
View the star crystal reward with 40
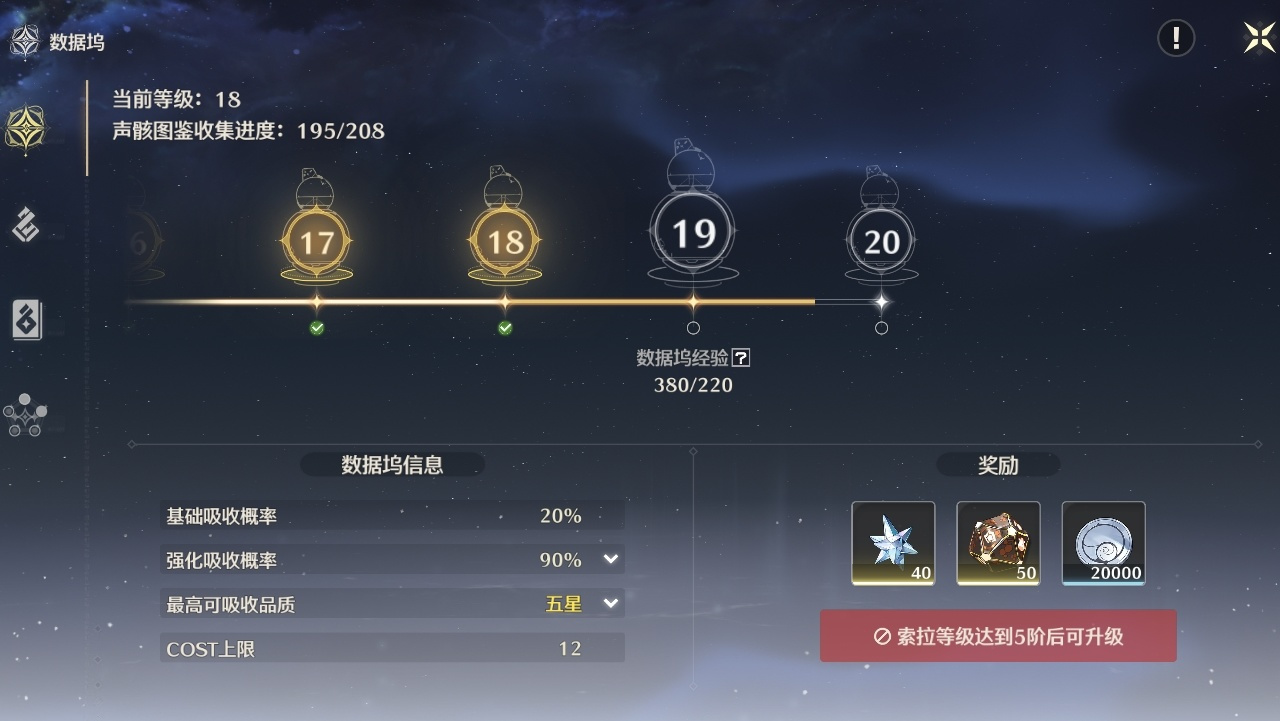click(893, 543)
